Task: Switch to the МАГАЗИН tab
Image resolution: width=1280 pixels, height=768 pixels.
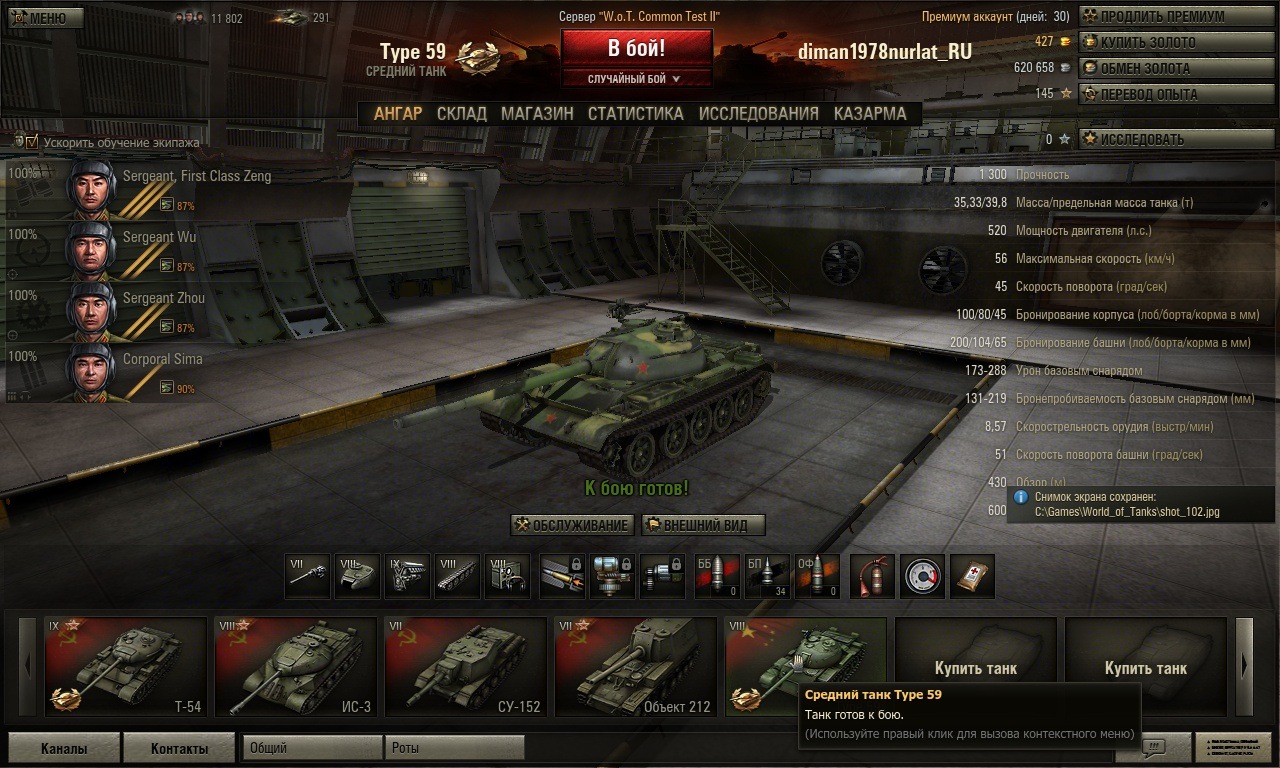Action: [537, 114]
